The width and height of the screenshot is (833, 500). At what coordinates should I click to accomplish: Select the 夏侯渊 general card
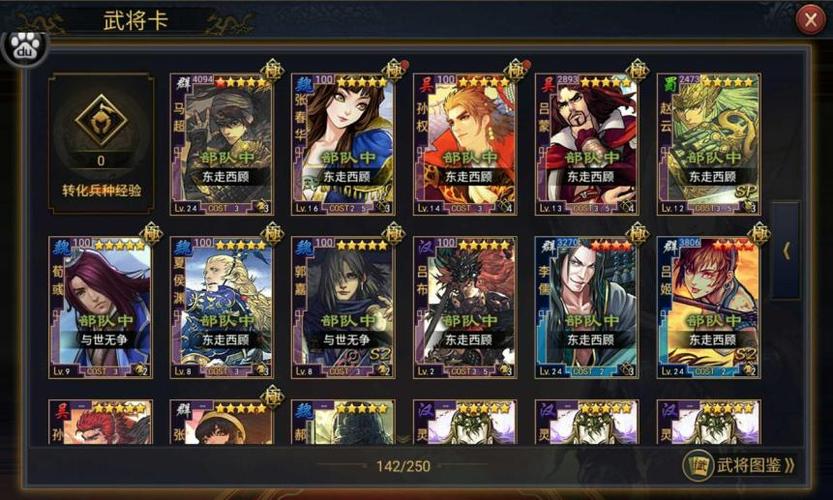tap(222, 308)
